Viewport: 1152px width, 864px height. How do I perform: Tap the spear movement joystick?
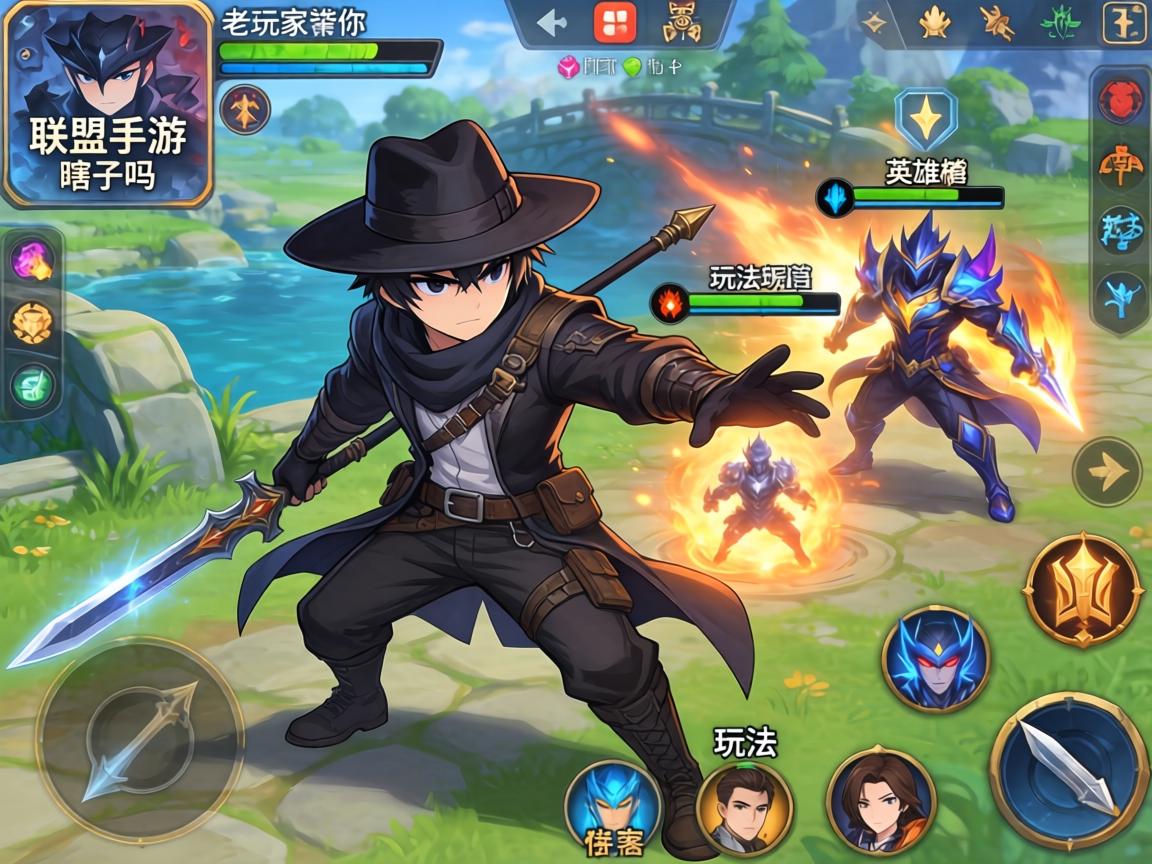(x=140, y=742)
